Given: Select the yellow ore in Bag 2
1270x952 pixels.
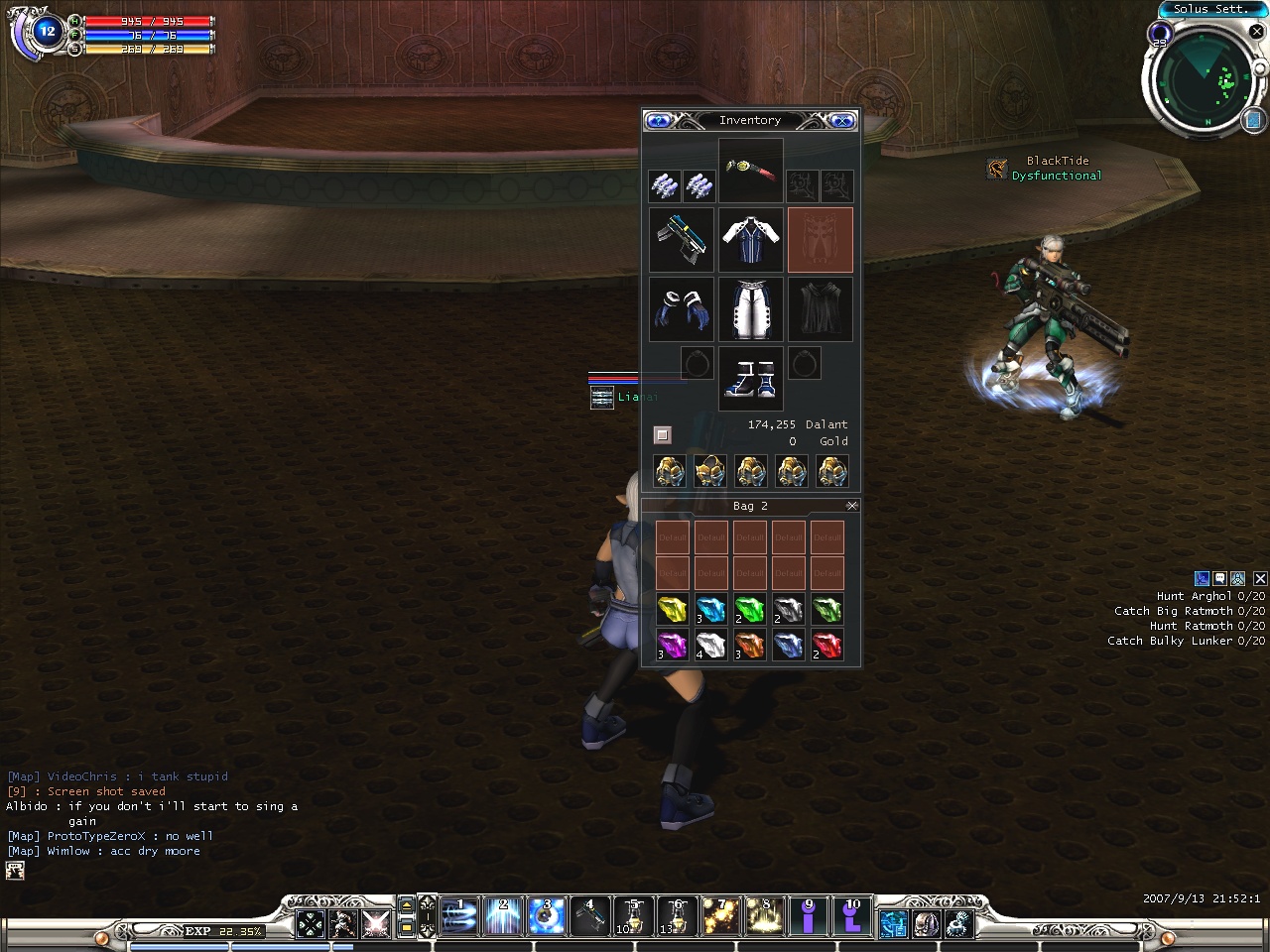Looking at the screenshot, I should click(672, 608).
